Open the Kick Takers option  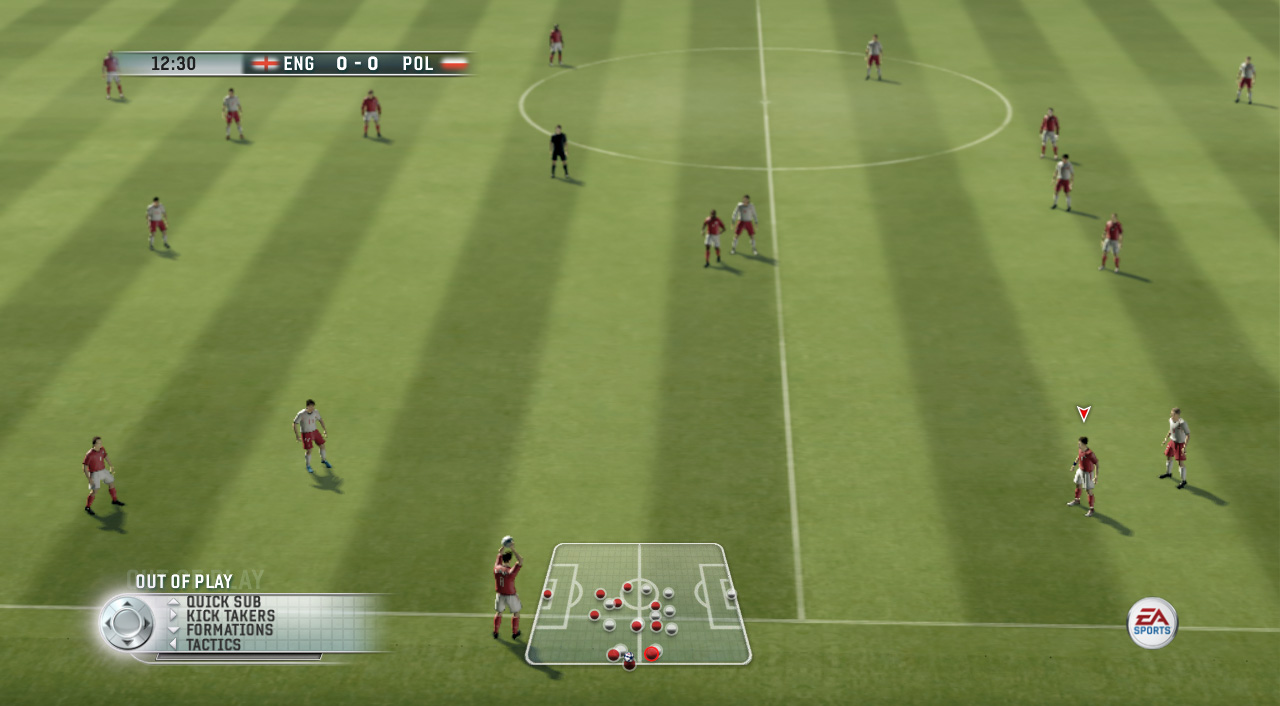(x=230, y=616)
